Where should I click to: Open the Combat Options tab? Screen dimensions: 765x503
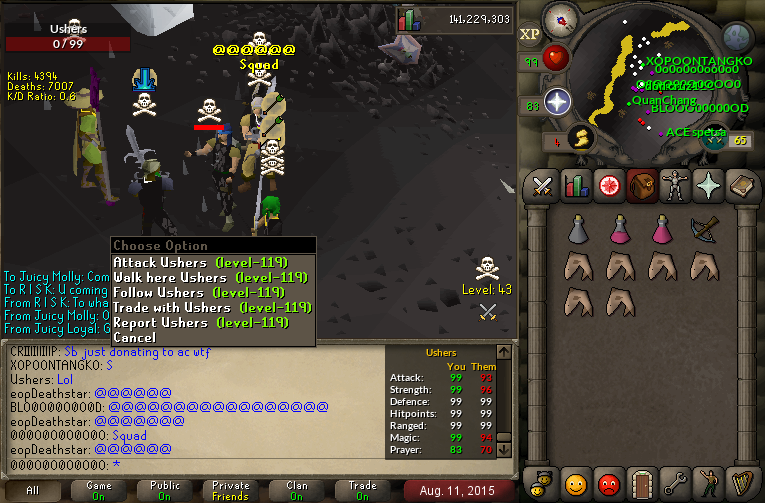tap(543, 186)
